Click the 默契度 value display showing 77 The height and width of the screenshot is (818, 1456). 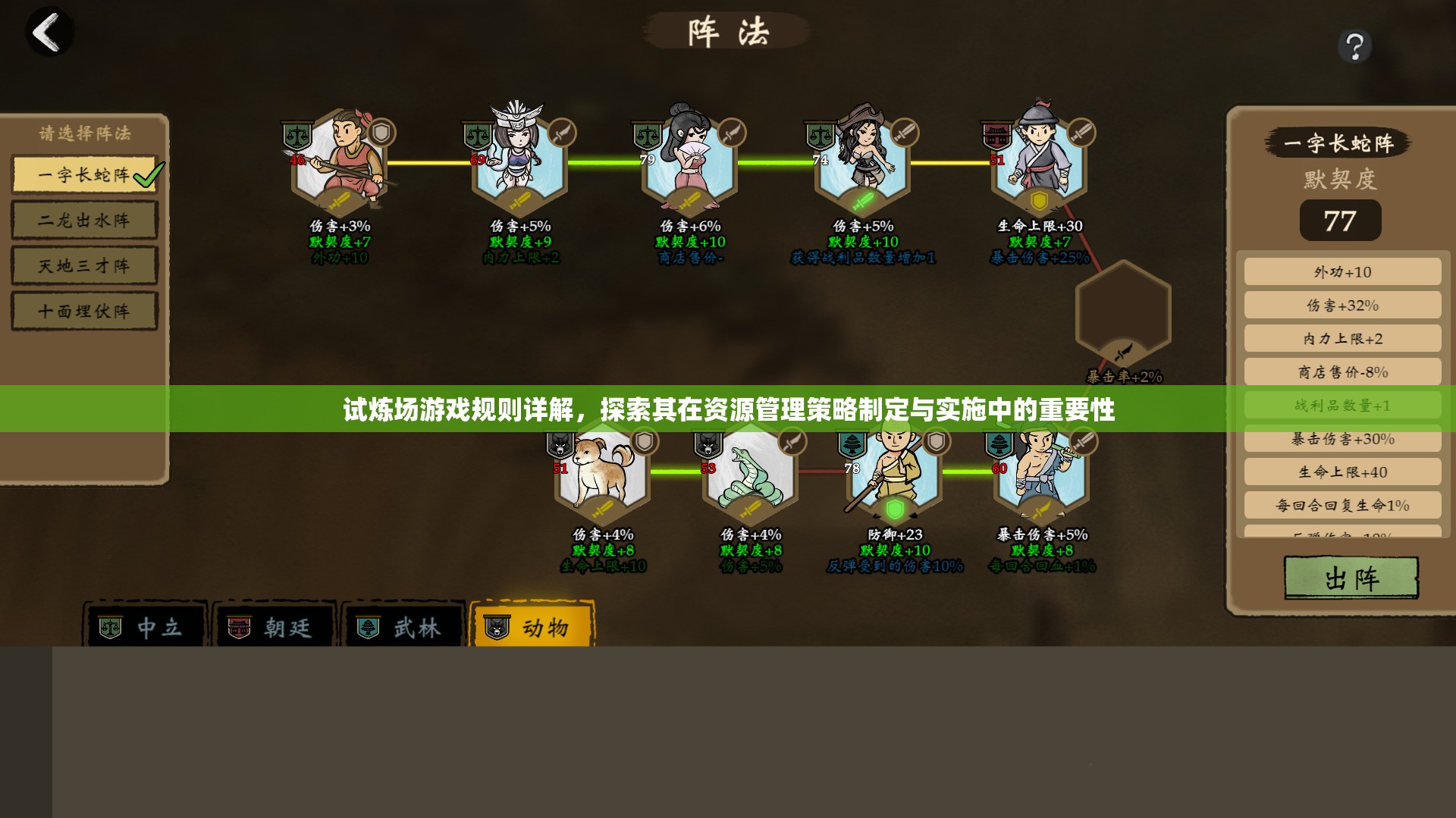[1341, 220]
